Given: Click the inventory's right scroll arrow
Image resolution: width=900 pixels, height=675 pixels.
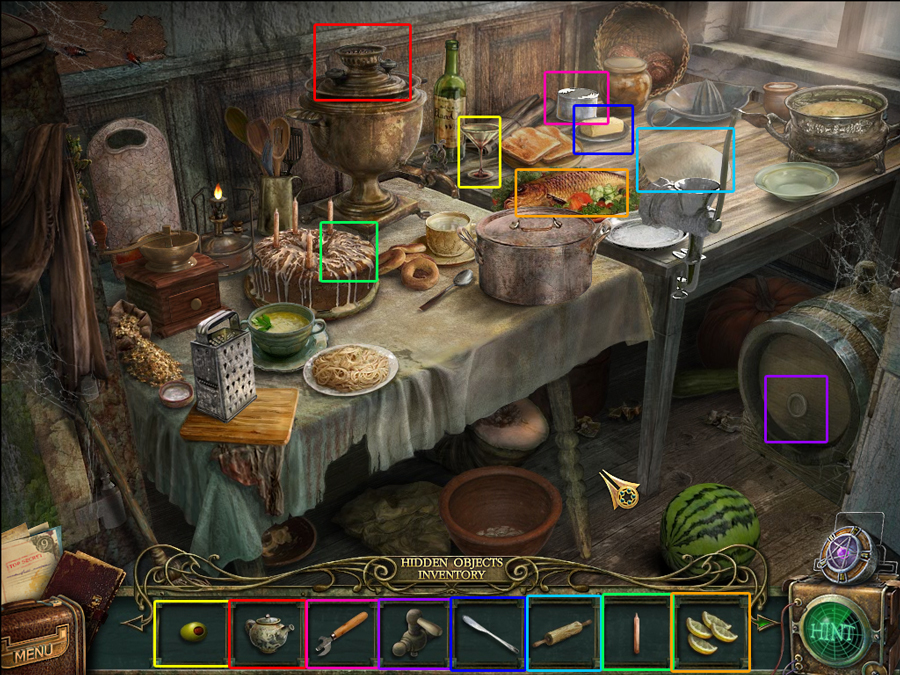Looking at the screenshot, I should pyautogui.click(x=763, y=622).
